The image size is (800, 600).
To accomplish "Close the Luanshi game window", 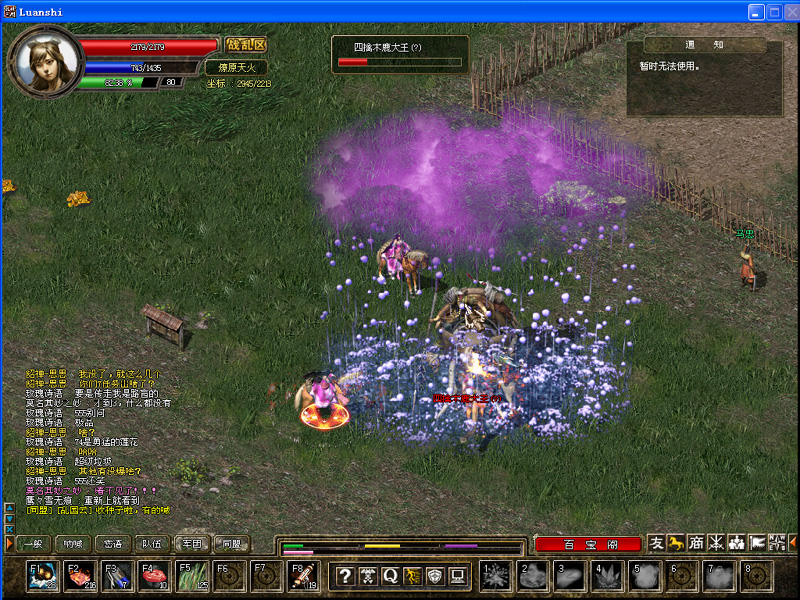I will (790, 12).
